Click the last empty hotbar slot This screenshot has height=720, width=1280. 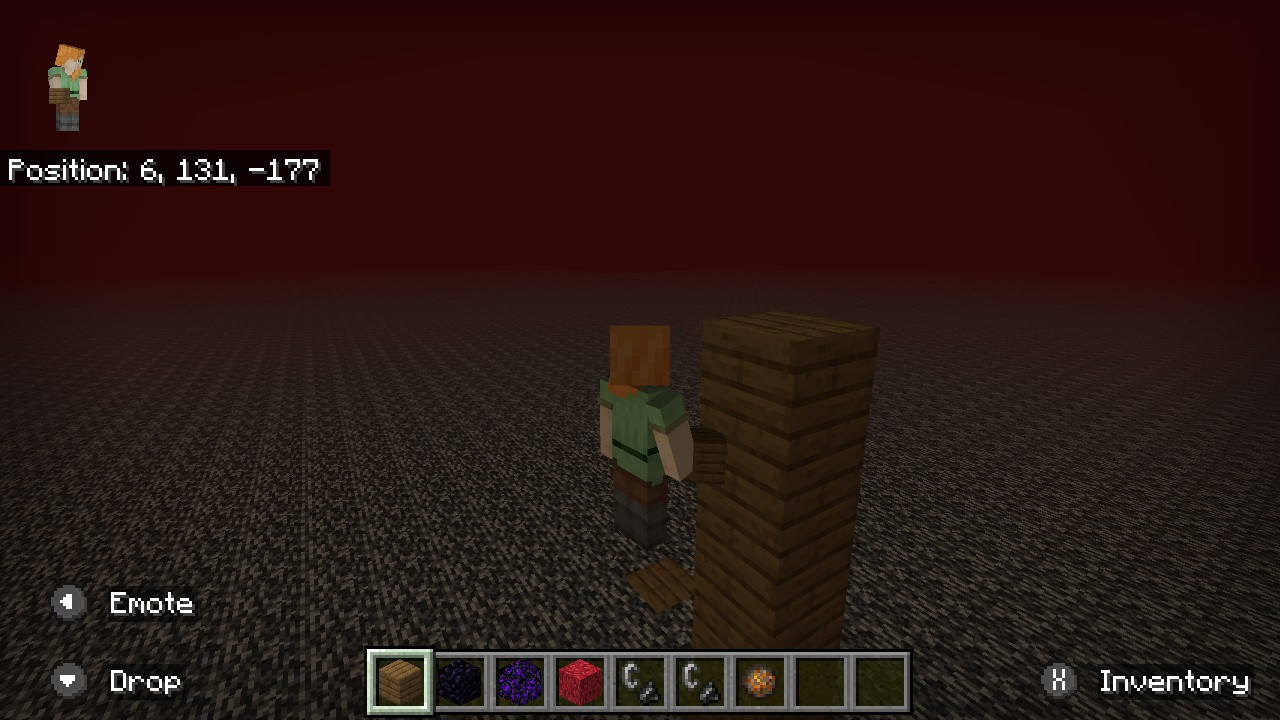point(880,682)
